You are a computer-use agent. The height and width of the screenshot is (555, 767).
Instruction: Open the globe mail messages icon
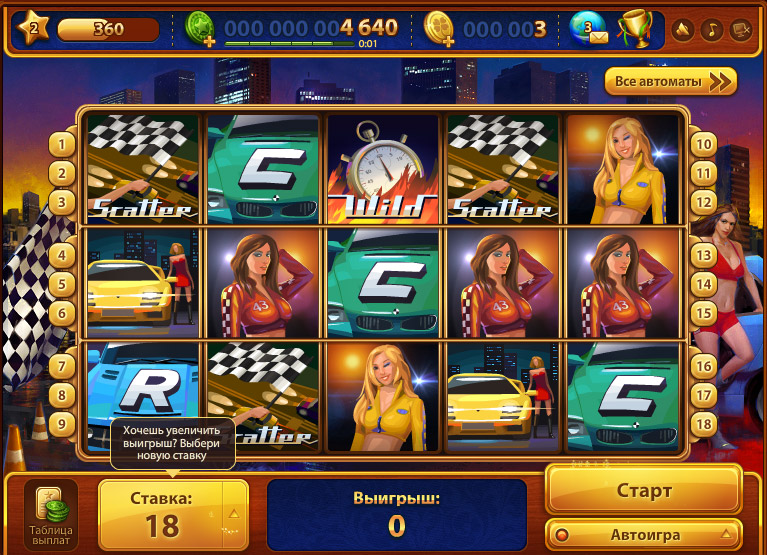pyautogui.click(x=589, y=28)
